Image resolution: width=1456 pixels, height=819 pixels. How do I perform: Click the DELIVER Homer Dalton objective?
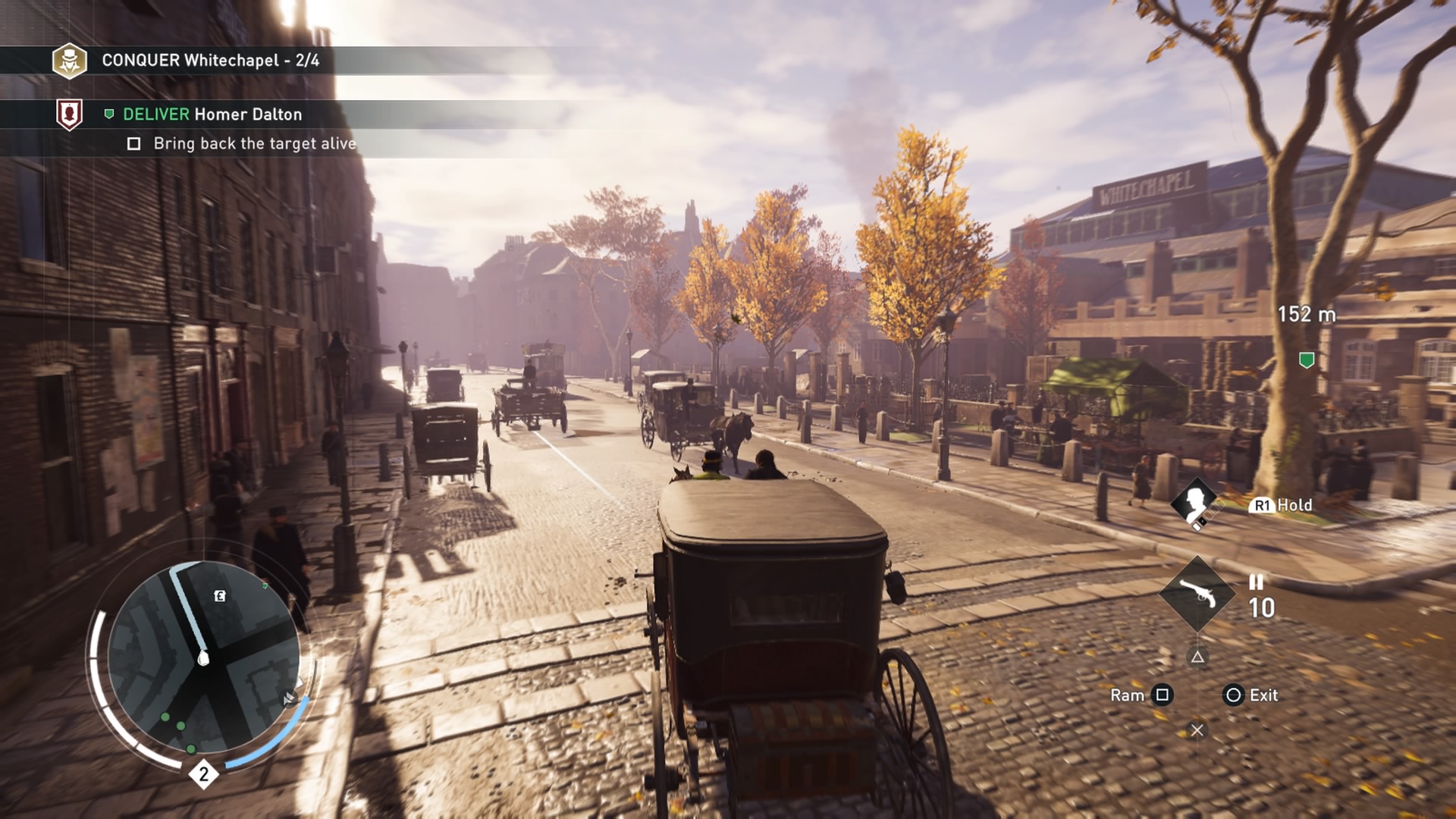(x=212, y=115)
